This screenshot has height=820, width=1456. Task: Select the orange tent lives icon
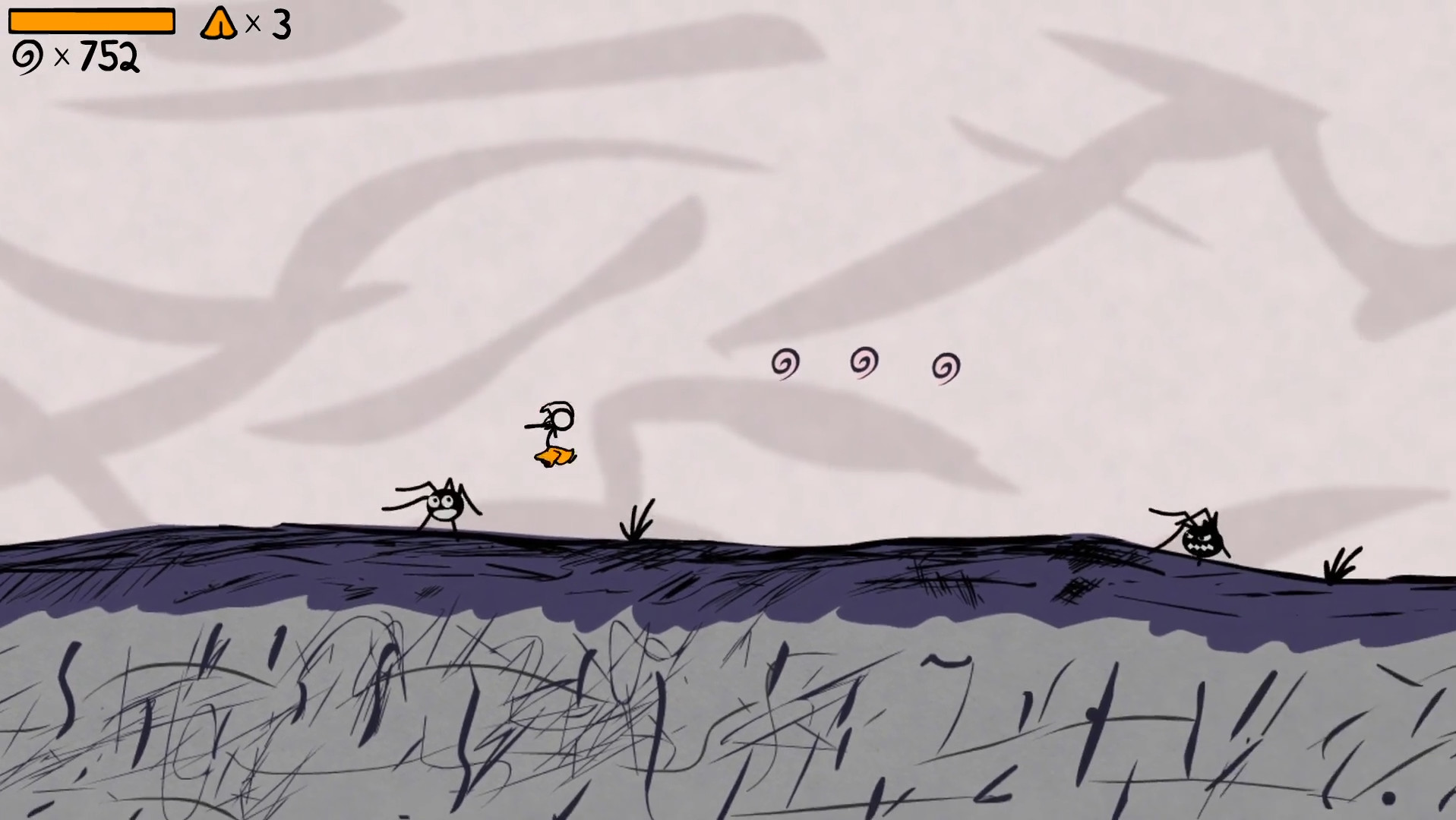click(219, 23)
